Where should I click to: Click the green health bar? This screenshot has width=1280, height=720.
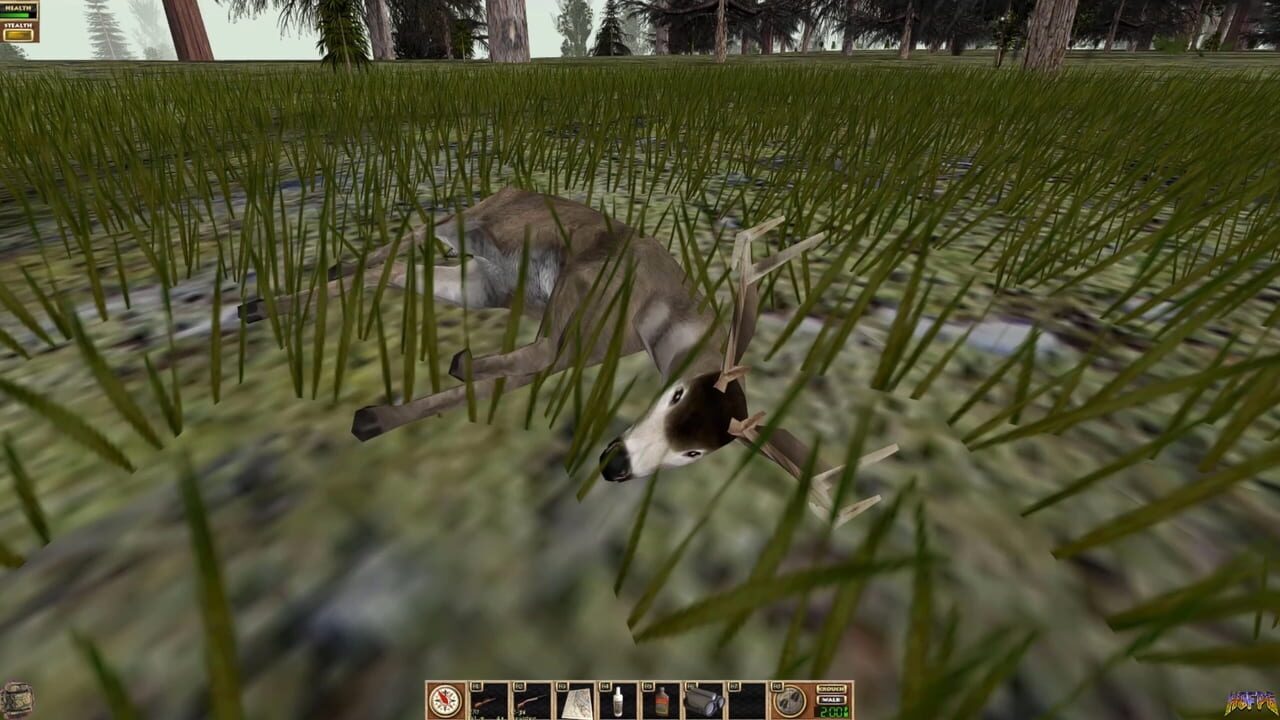(x=14, y=15)
